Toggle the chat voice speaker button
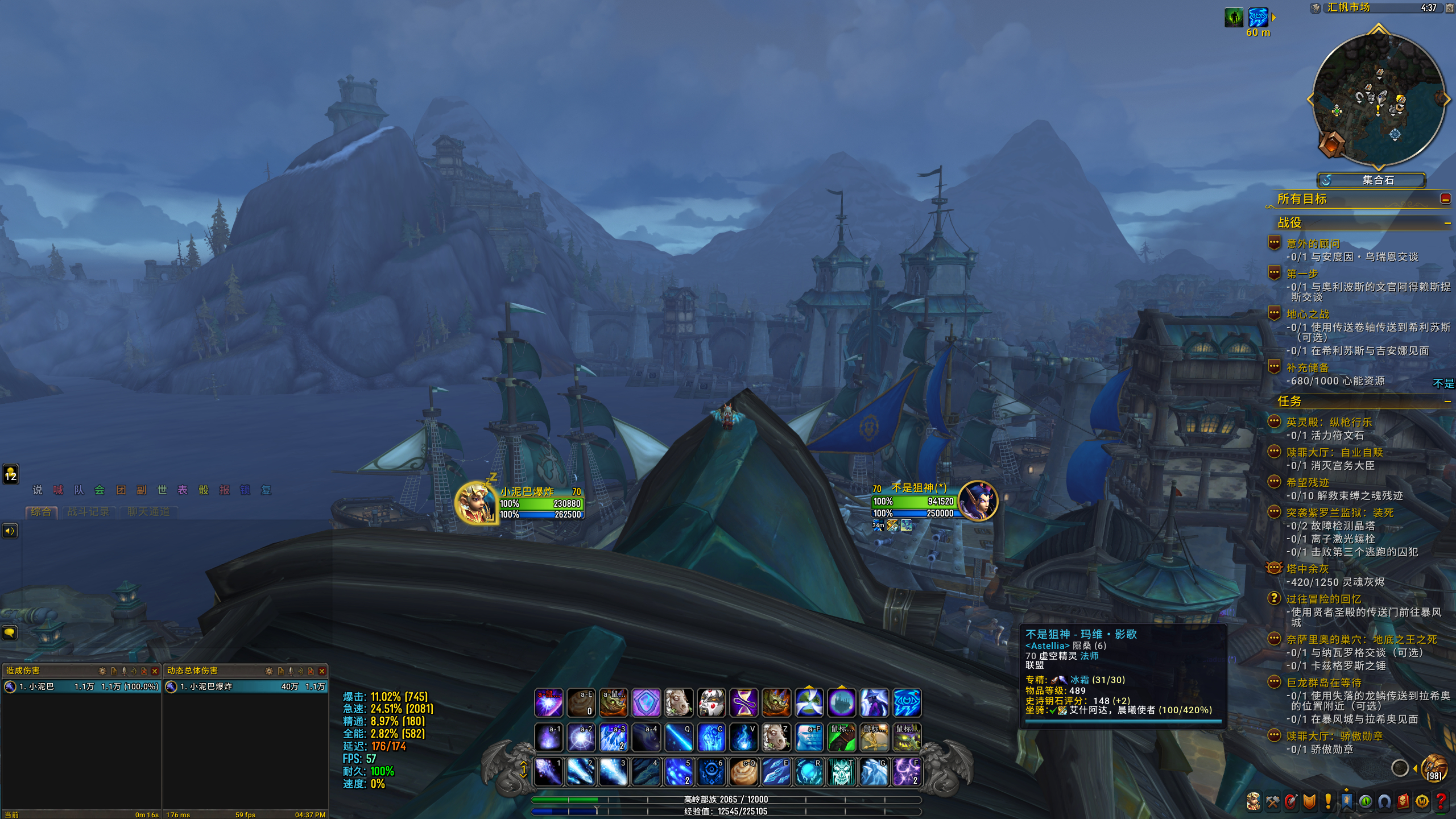Image resolution: width=1456 pixels, height=819 pixels. point(10,531)
